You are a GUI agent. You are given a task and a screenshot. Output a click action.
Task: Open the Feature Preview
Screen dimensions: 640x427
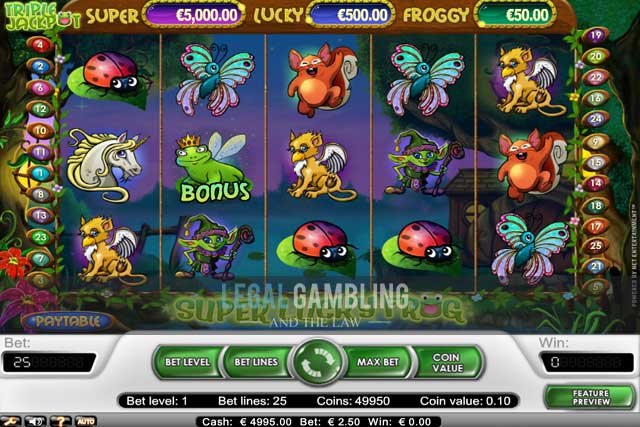pyautogui.click(x=591, y=396)
